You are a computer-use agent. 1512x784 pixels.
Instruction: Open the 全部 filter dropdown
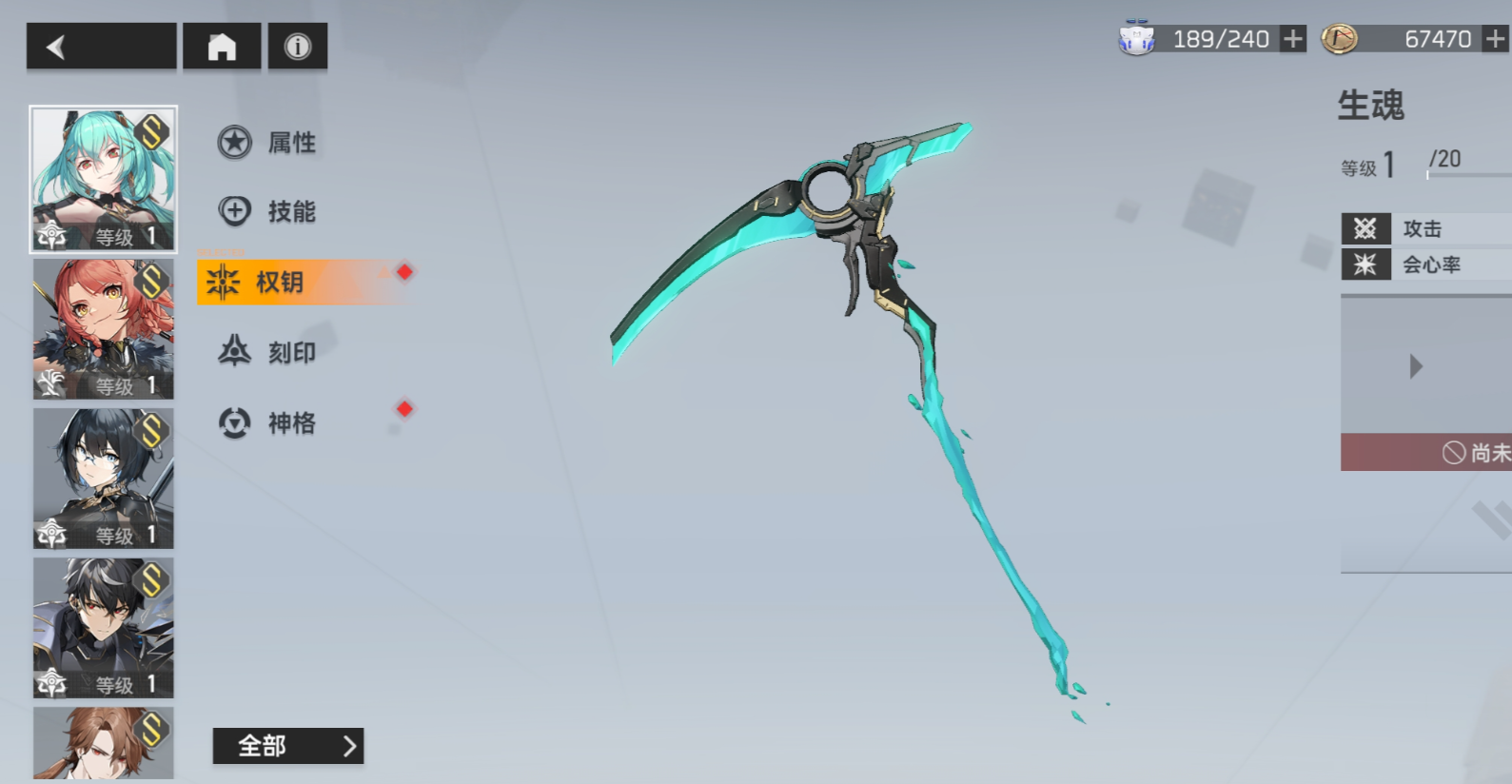coord(287,746)
